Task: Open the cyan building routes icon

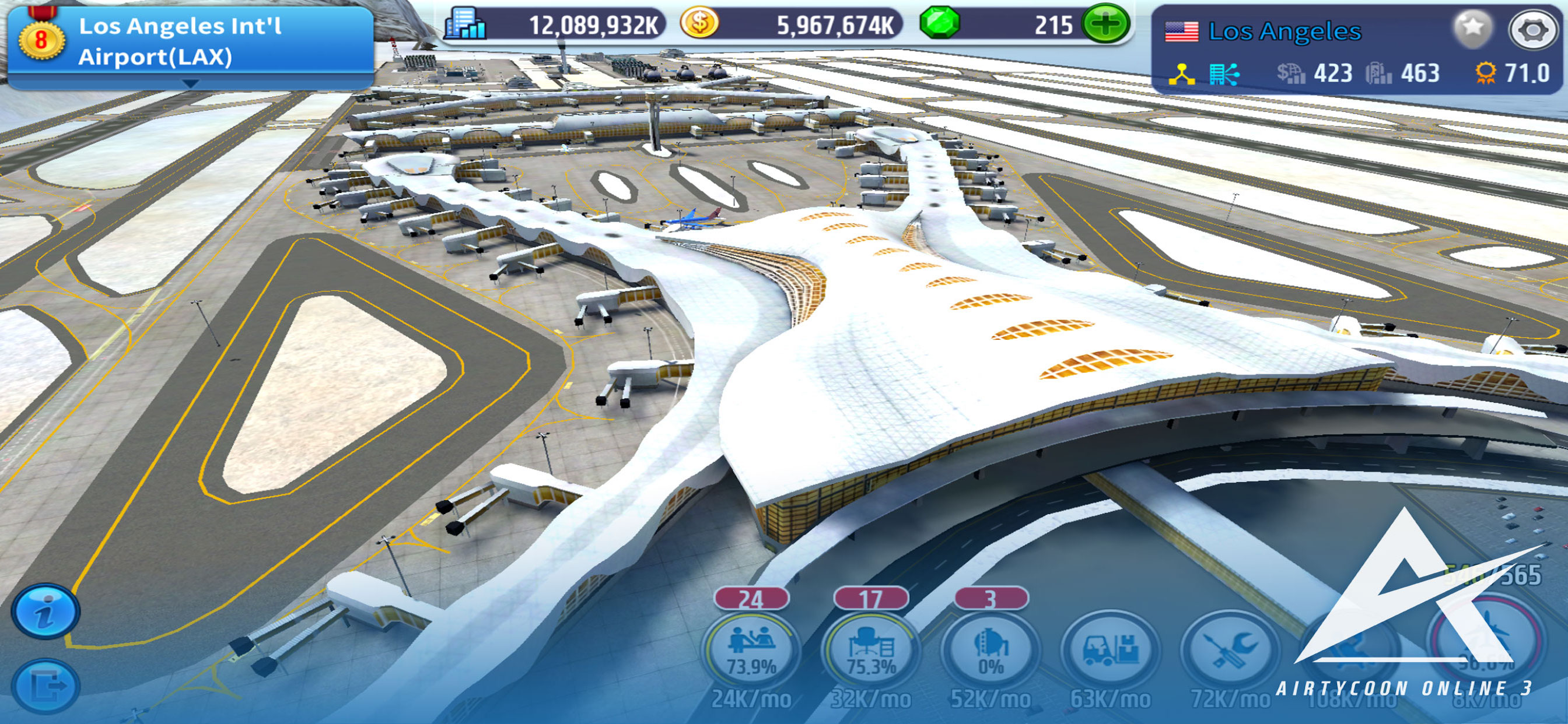Action: click(x=1223, y=74)
